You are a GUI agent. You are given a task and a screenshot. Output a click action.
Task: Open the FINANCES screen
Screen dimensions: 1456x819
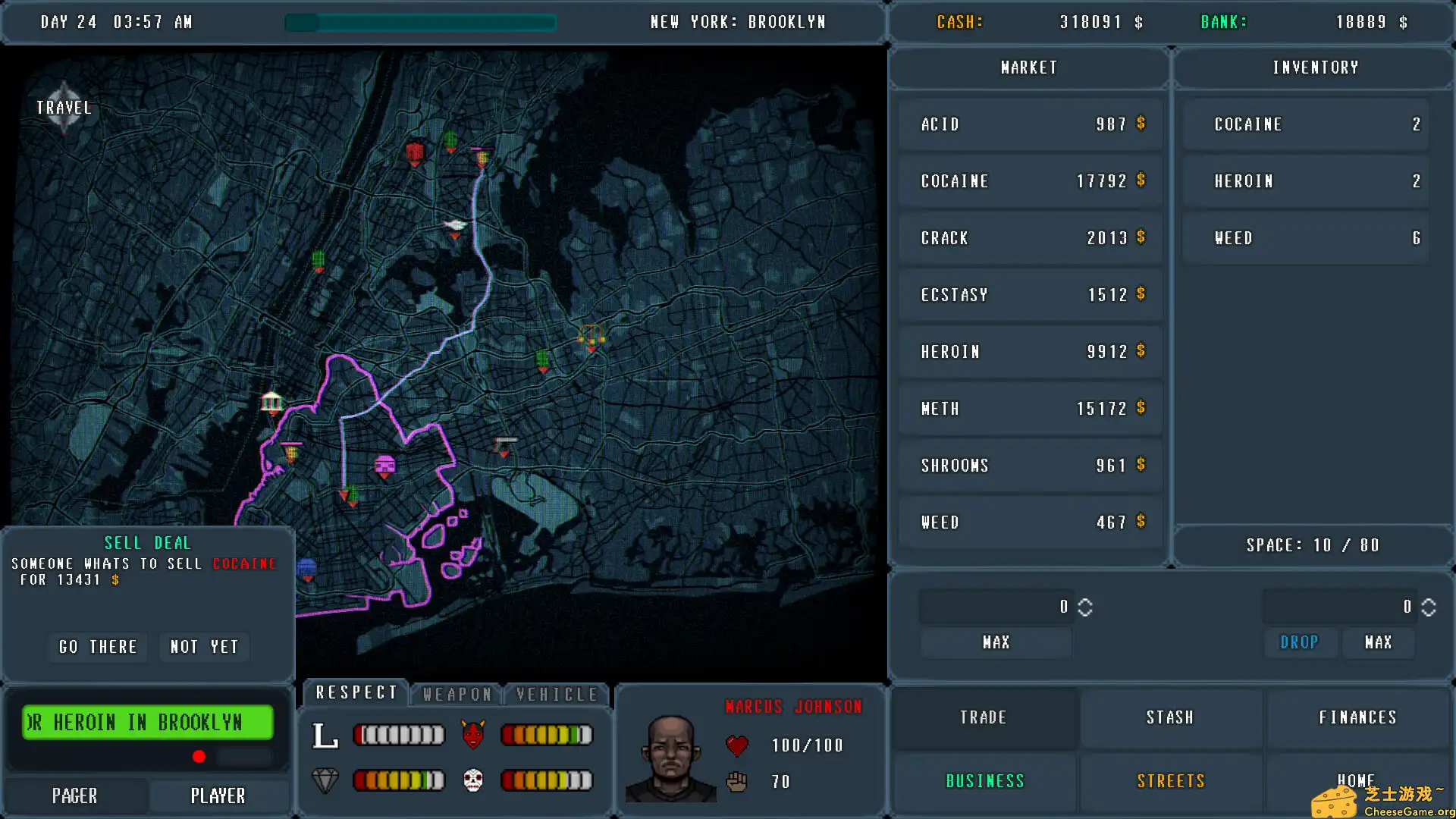[1357, 717]
